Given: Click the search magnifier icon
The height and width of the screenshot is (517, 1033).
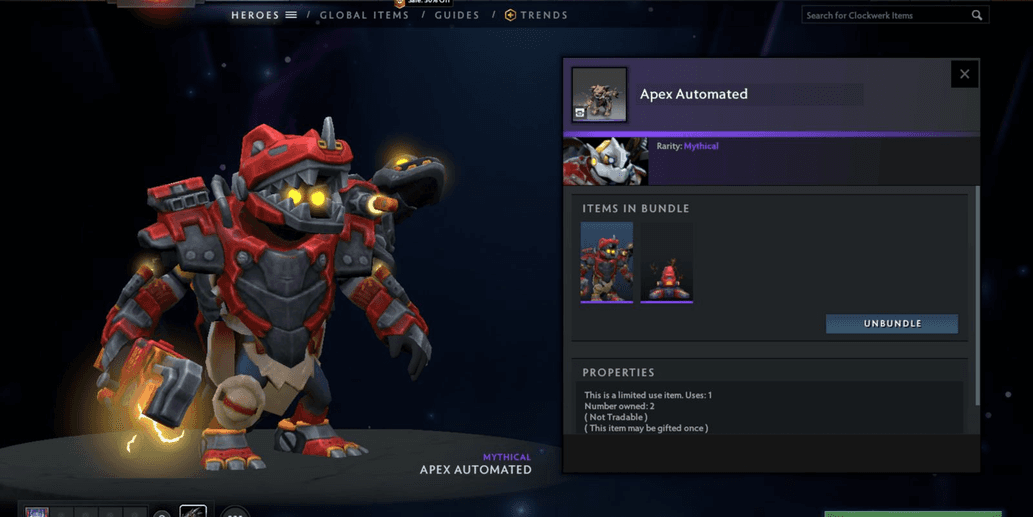Looking at the screenshot, I should pos(977,15).
